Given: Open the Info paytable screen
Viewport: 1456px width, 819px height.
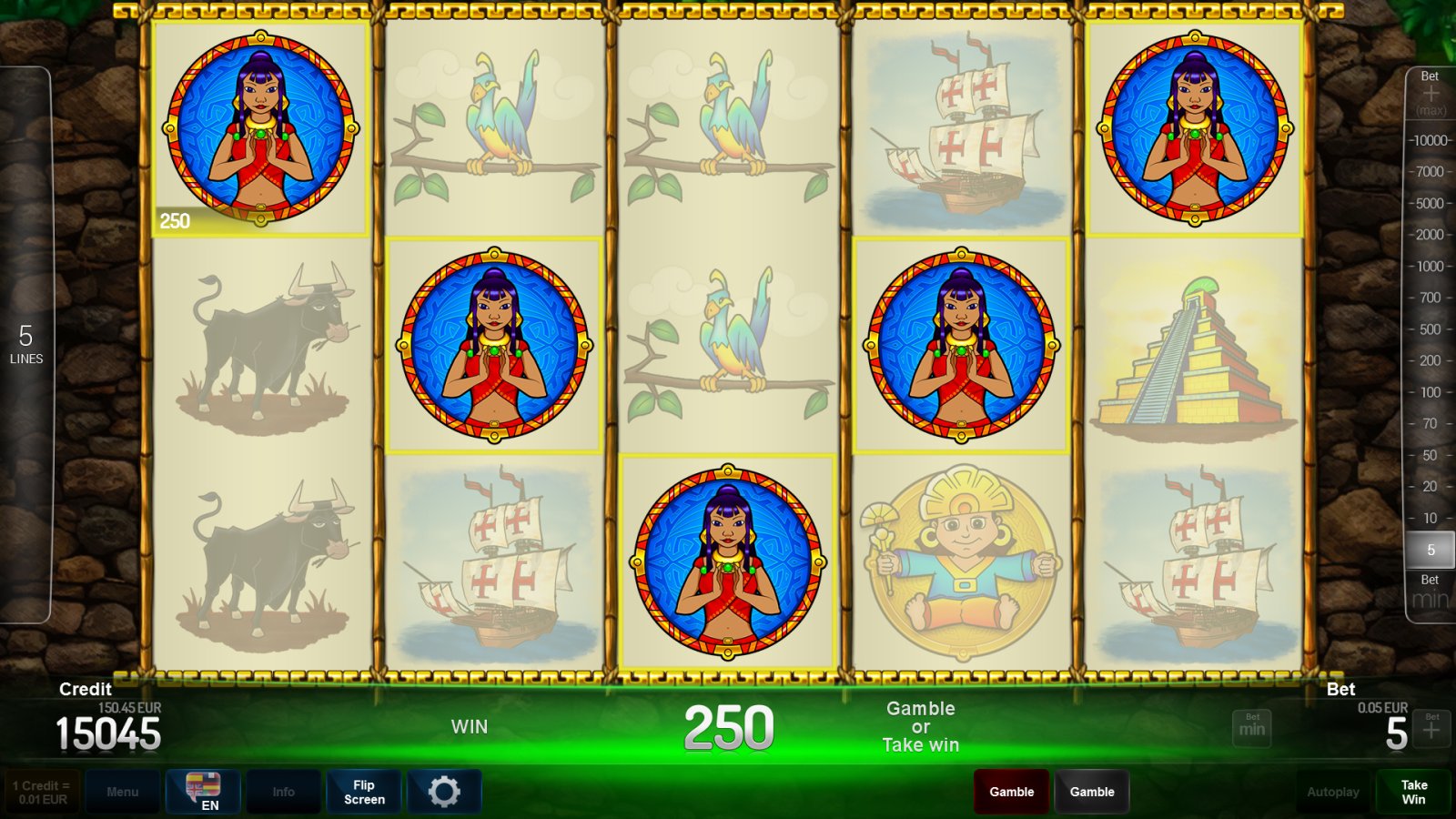Looking at the screenshot, I should pos(283,791).
